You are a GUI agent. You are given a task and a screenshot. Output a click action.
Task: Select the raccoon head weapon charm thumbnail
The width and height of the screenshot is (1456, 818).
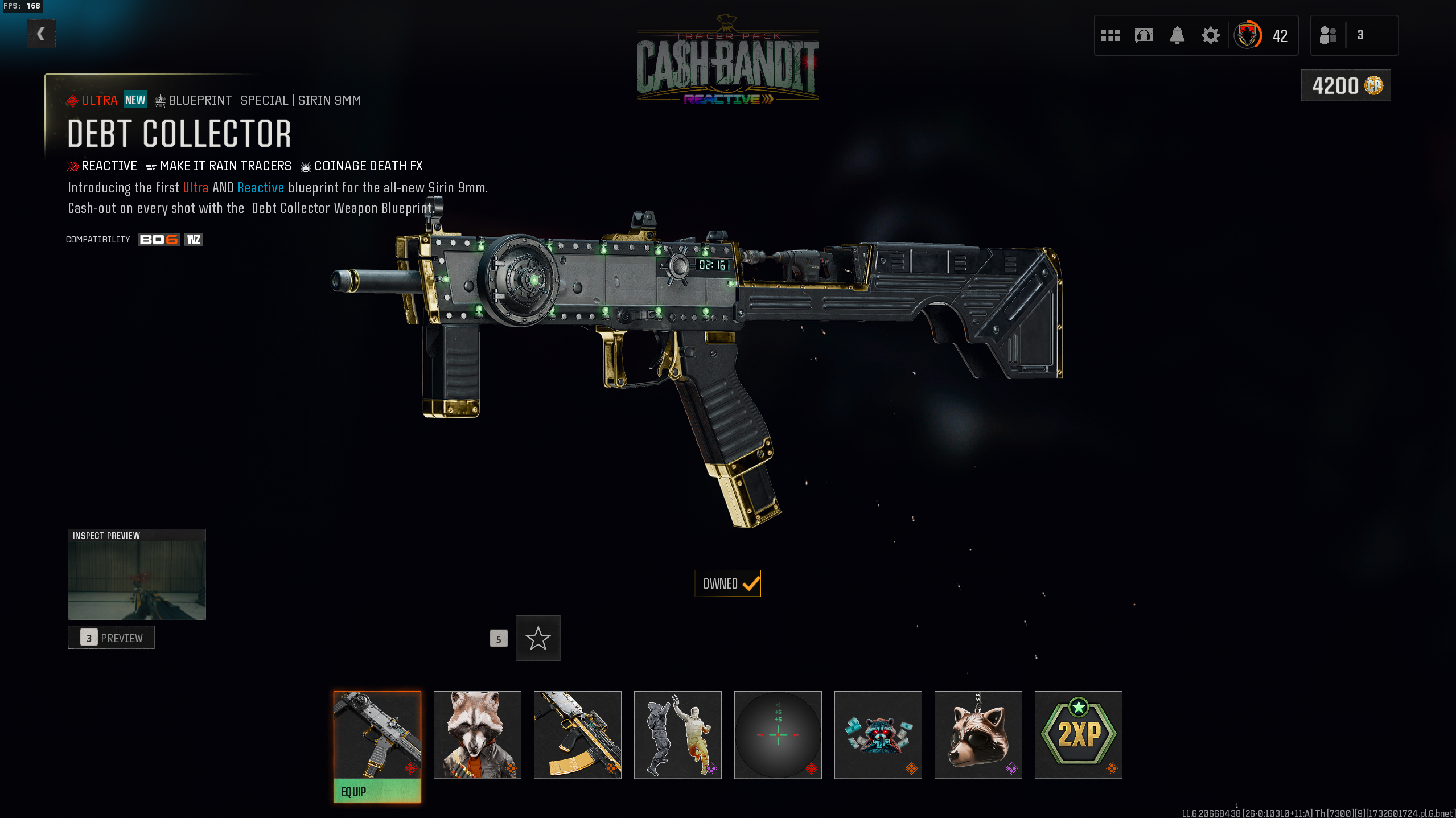[978, 734]
